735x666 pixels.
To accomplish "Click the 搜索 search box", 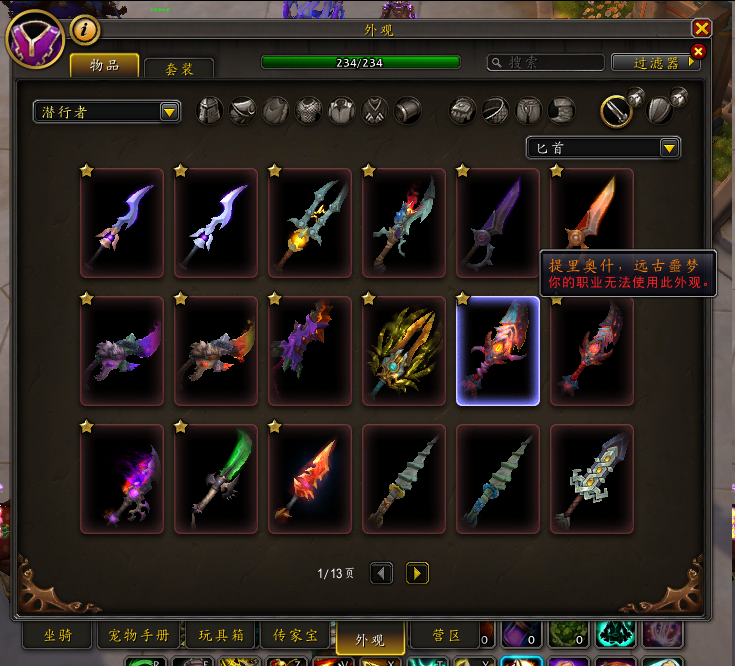I will coord(546,63).
